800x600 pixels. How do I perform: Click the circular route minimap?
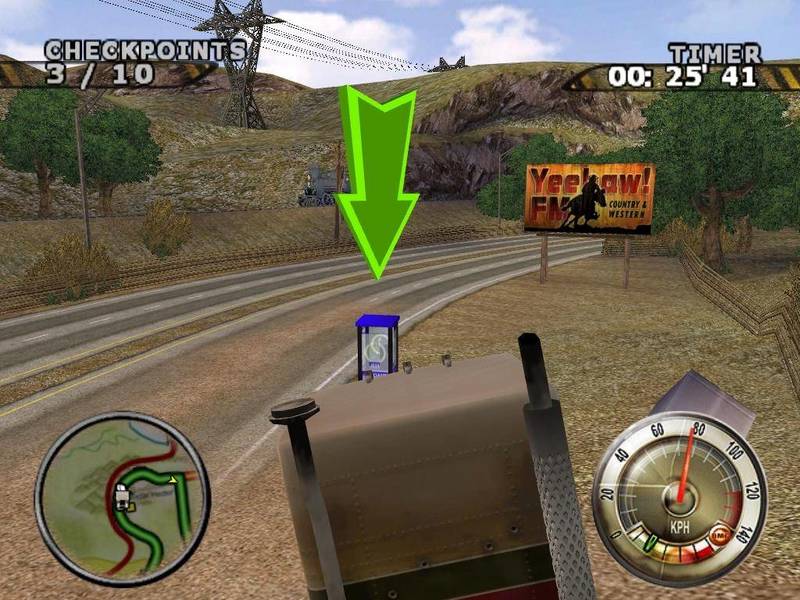pyautogui.click(x=122, y=498)
